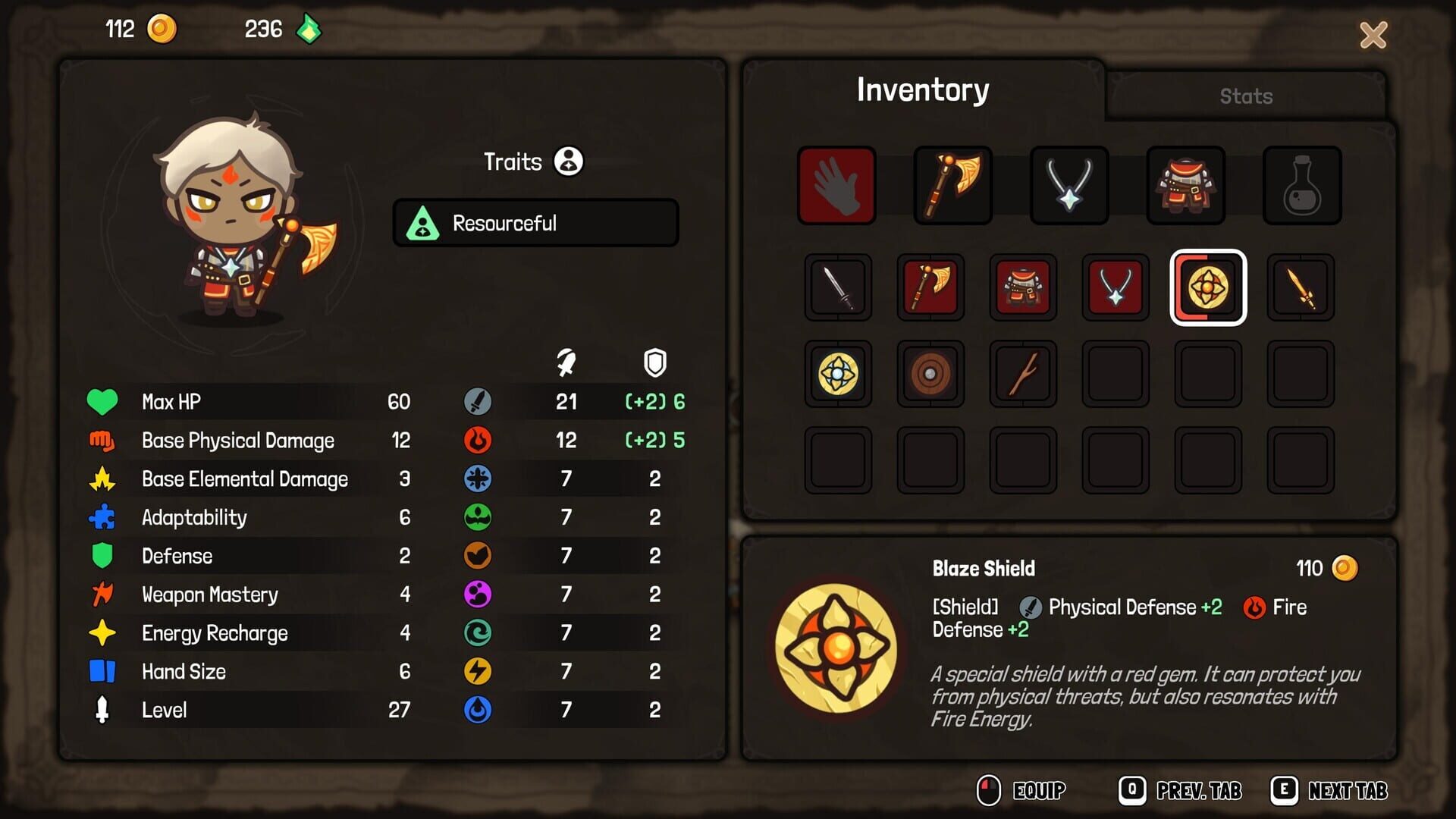Viewport: 1456px width, 819px height.
Task: Open the Inventory tab
Action: tap(922, 89)
